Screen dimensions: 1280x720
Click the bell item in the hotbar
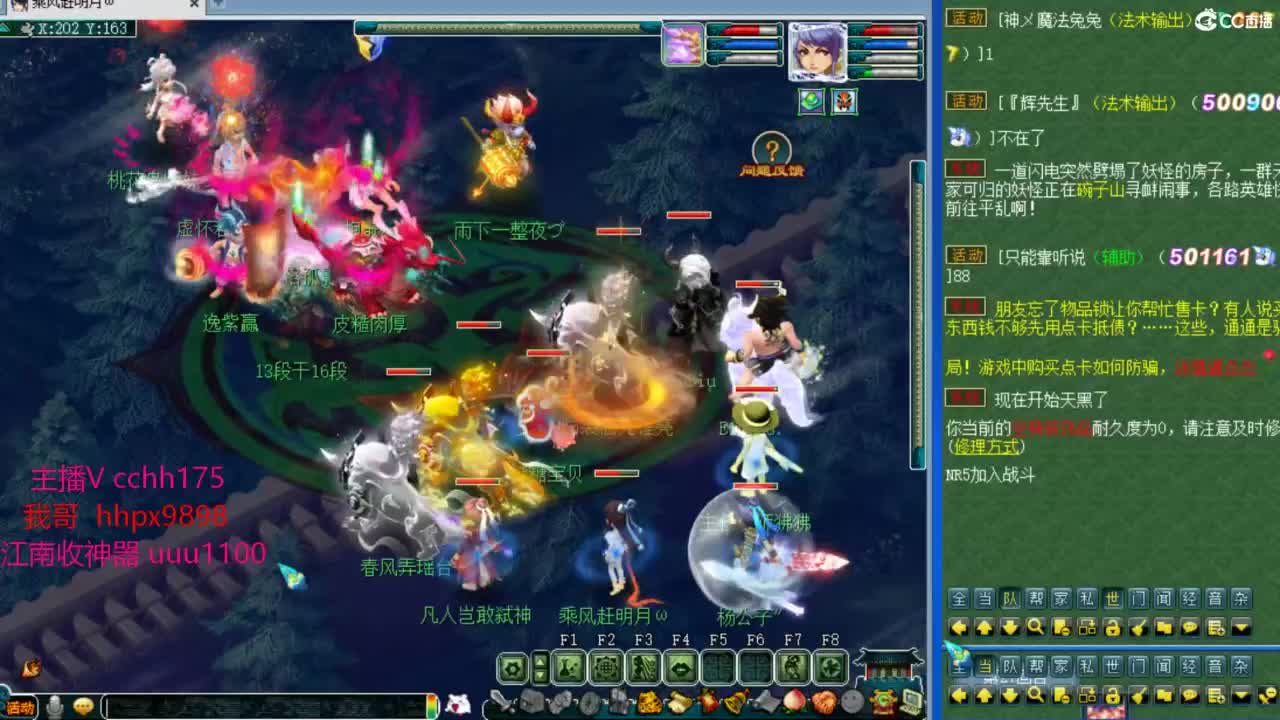(736, 703)
